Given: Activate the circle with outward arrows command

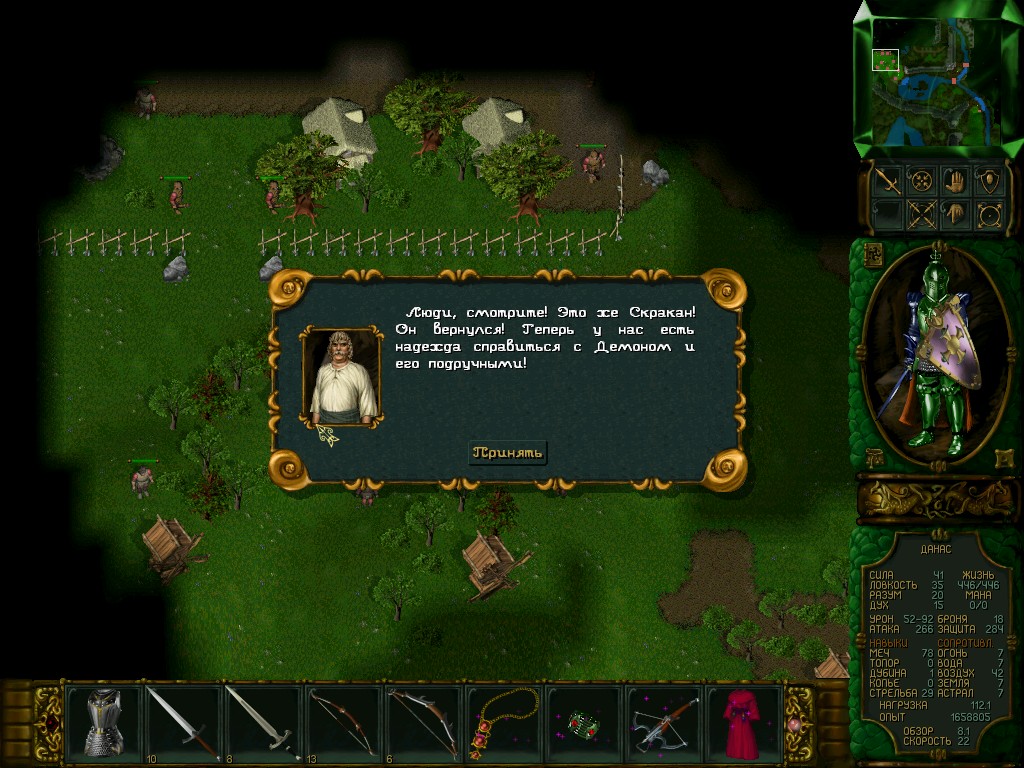Looking at the screenshot, I should 989,214.
